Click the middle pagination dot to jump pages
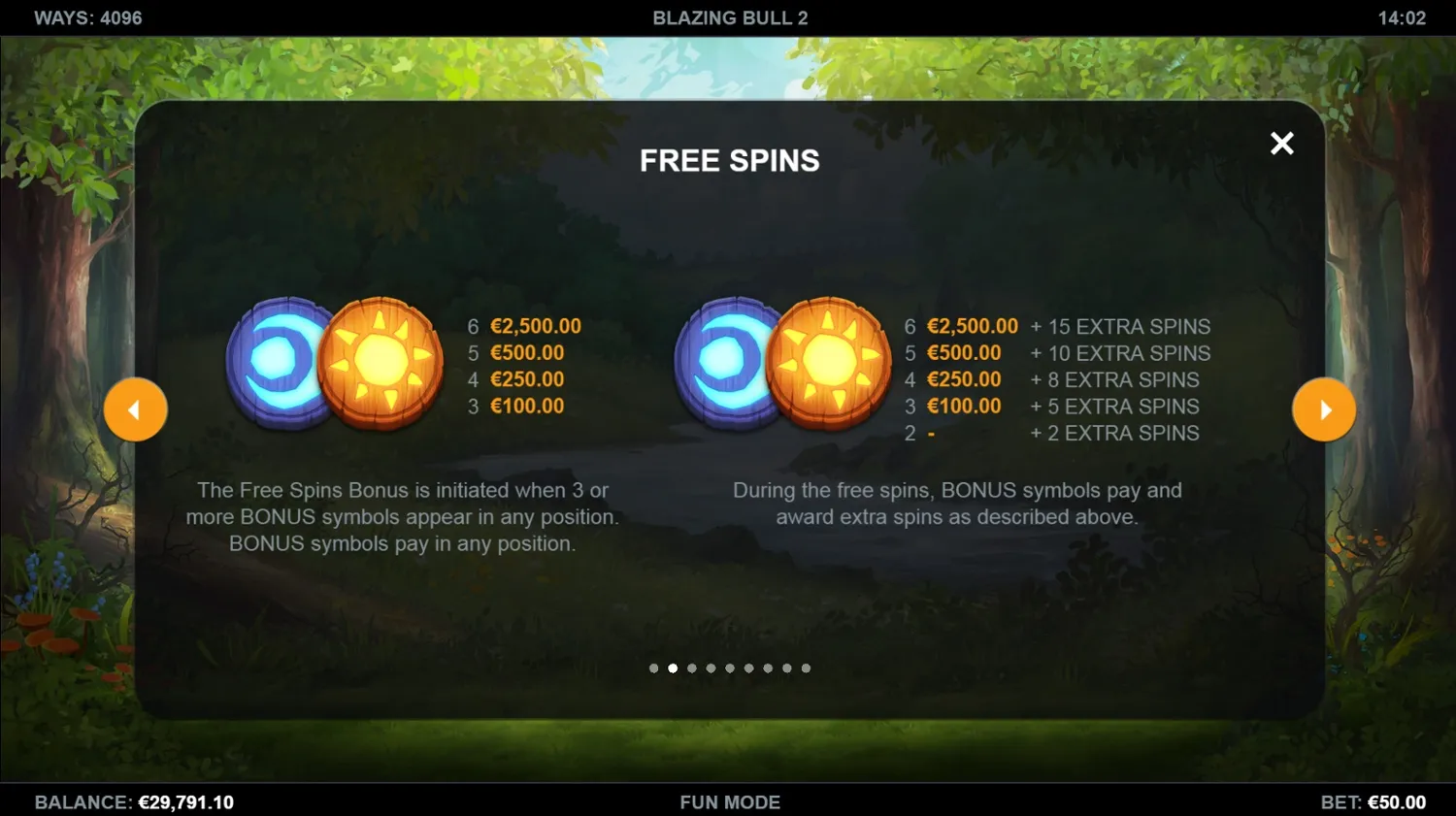 tap(729, 668)
